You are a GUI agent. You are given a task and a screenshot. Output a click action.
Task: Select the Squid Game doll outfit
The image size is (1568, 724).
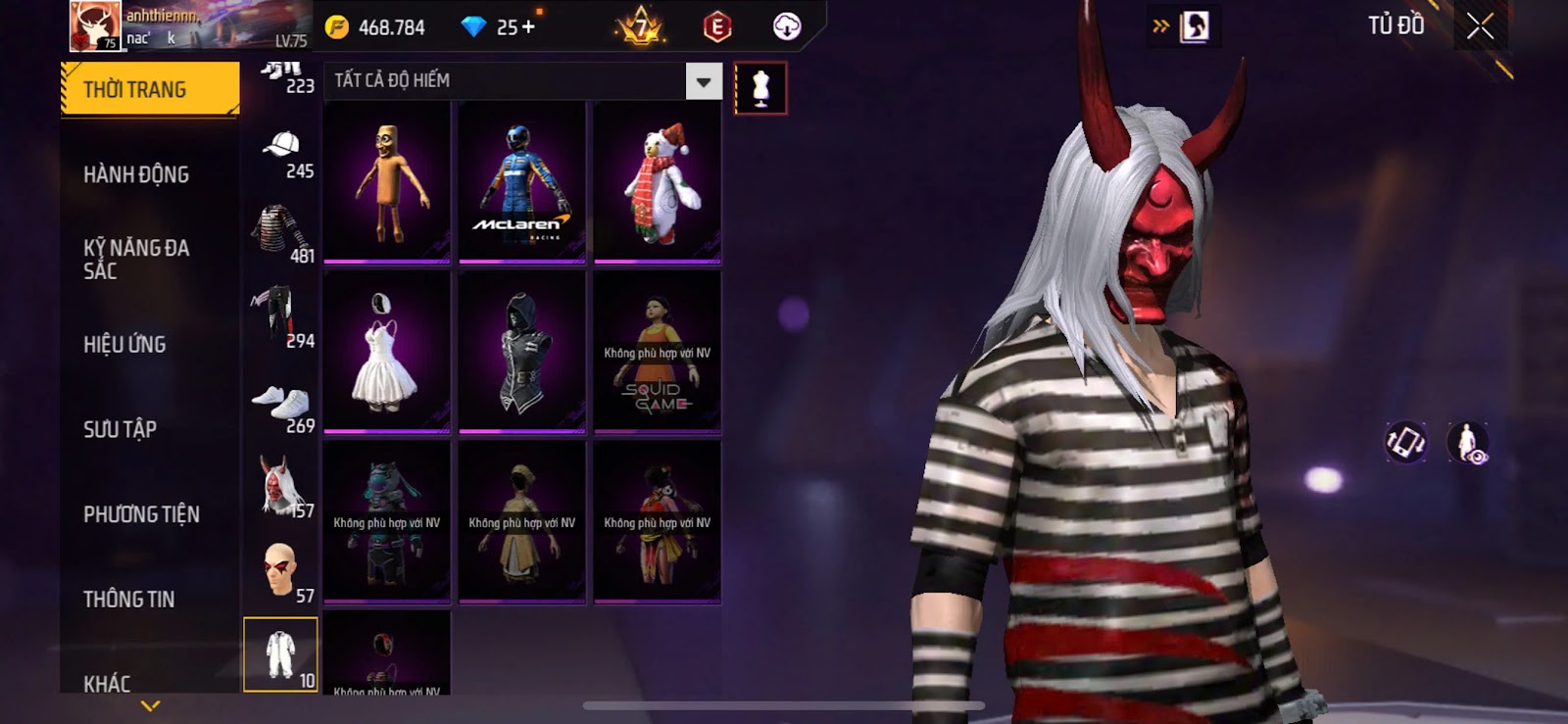point(657,352)
